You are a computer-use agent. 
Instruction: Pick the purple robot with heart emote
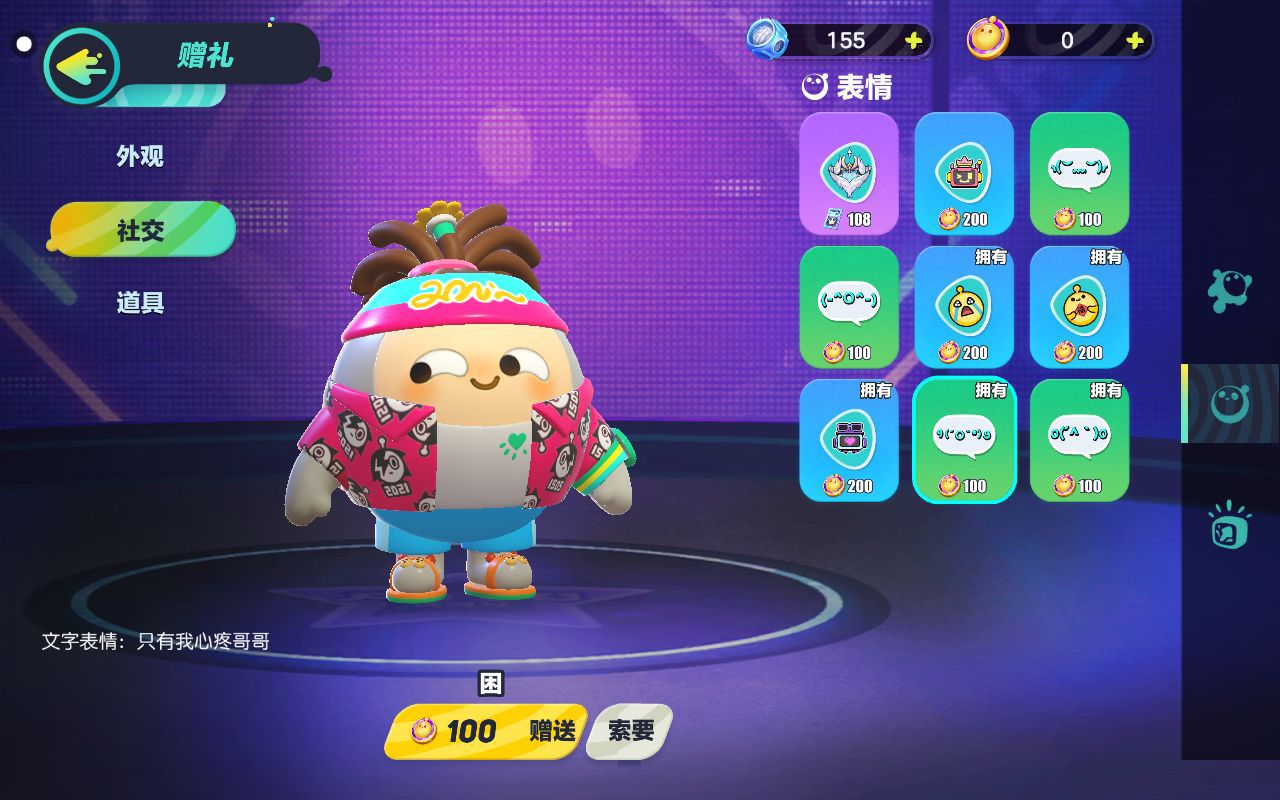[x=849, y=439]
